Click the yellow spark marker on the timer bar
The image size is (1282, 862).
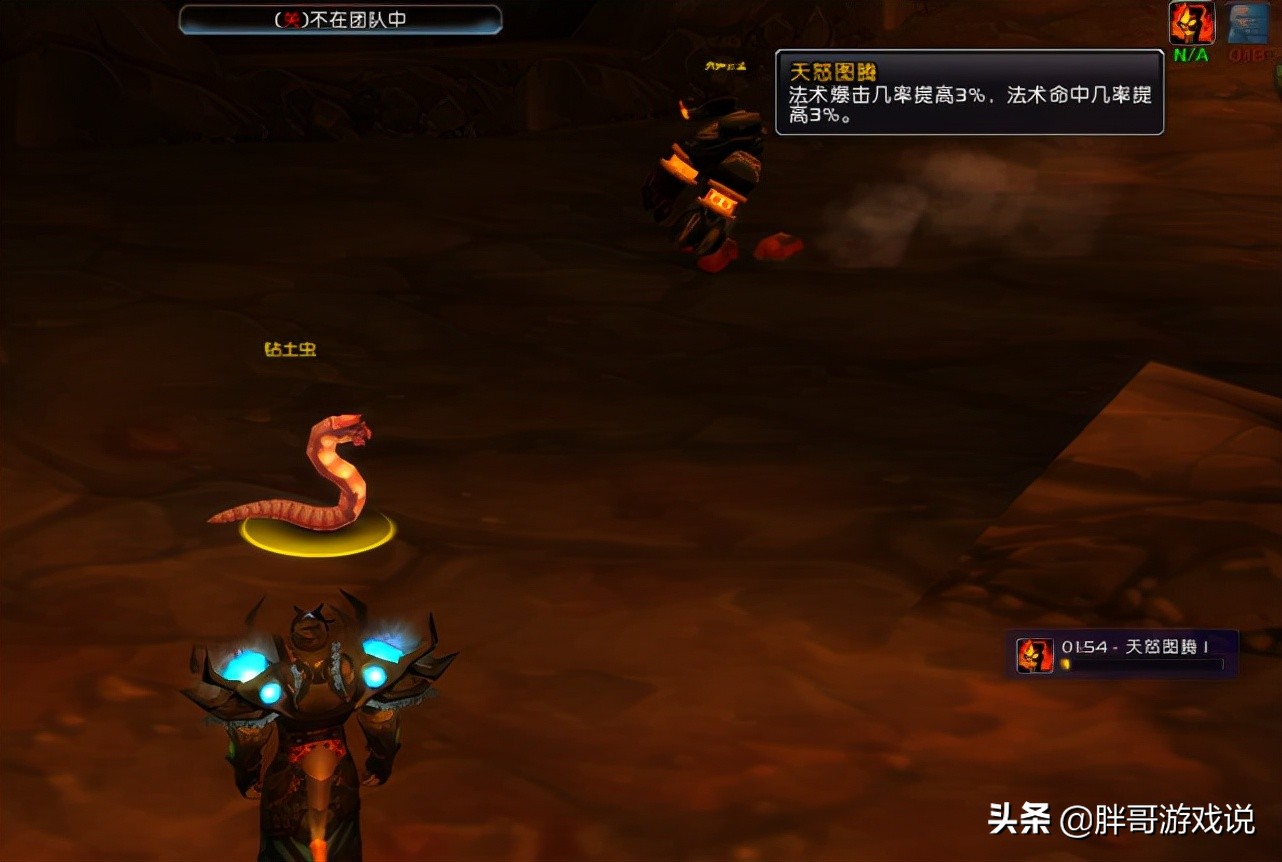(1066, 663)
